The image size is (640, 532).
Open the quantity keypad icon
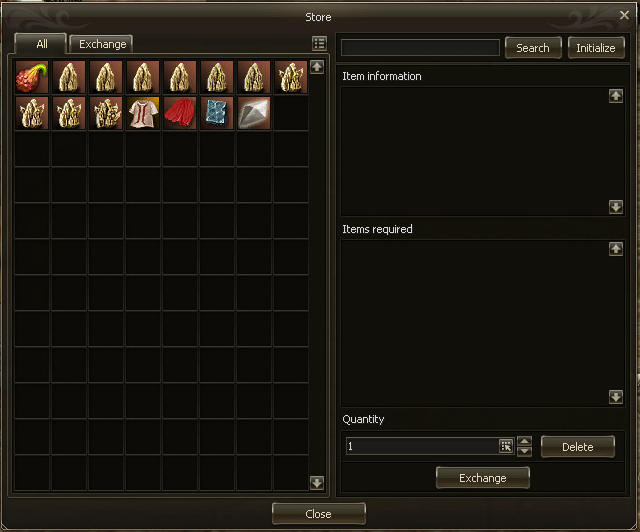[506, 447]
